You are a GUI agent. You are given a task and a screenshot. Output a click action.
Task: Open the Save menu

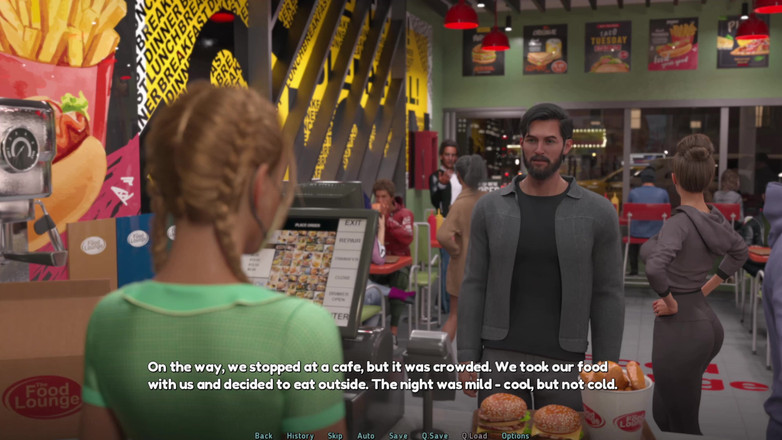pos(398,435)
